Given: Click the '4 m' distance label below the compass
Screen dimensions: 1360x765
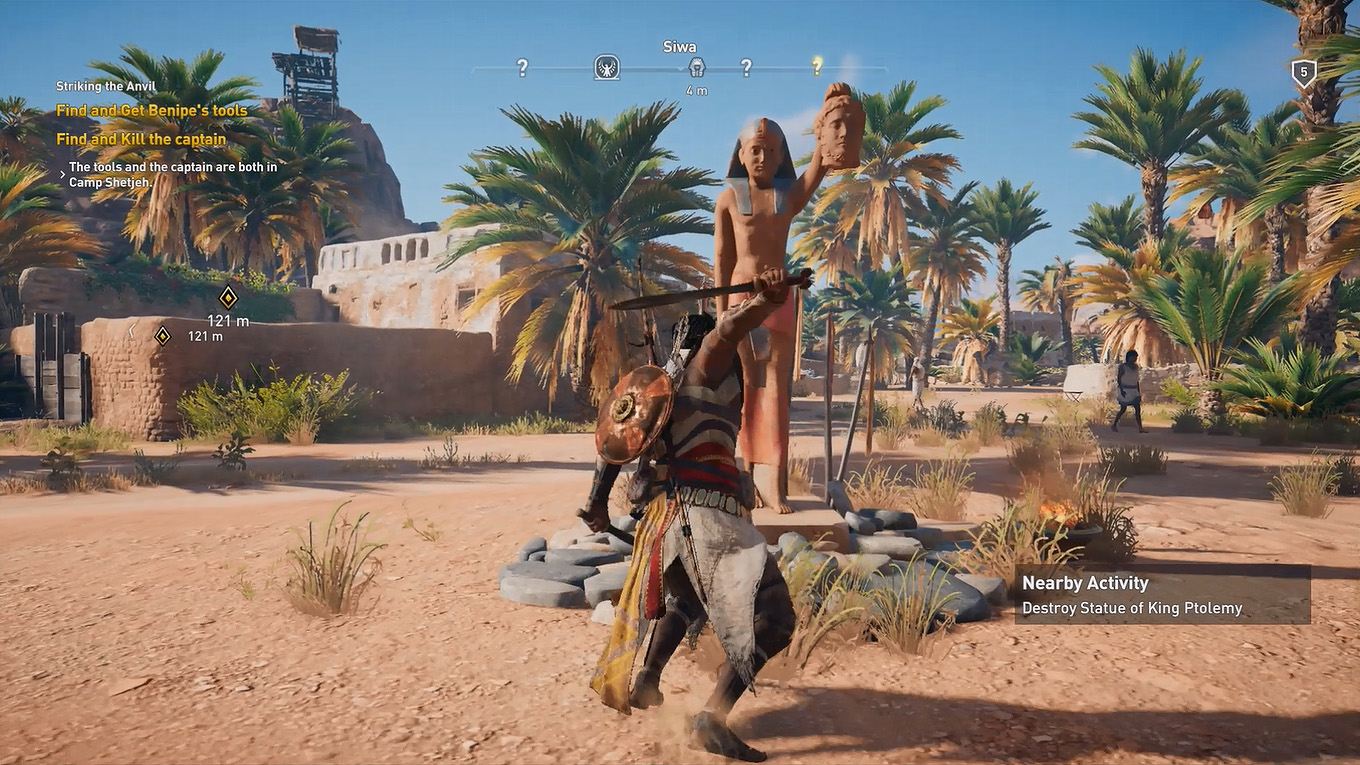Looking at the screenshot, I should [699, 88].
